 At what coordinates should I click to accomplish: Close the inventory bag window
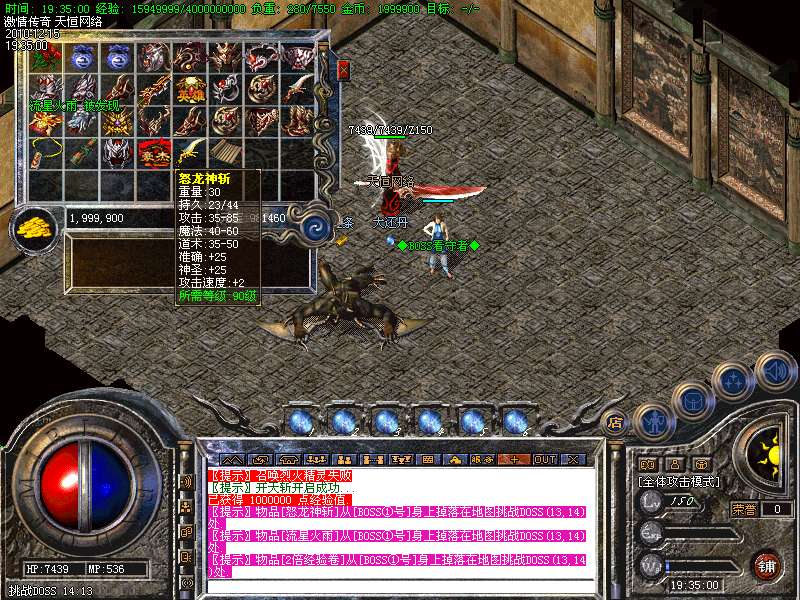[344, 70]
